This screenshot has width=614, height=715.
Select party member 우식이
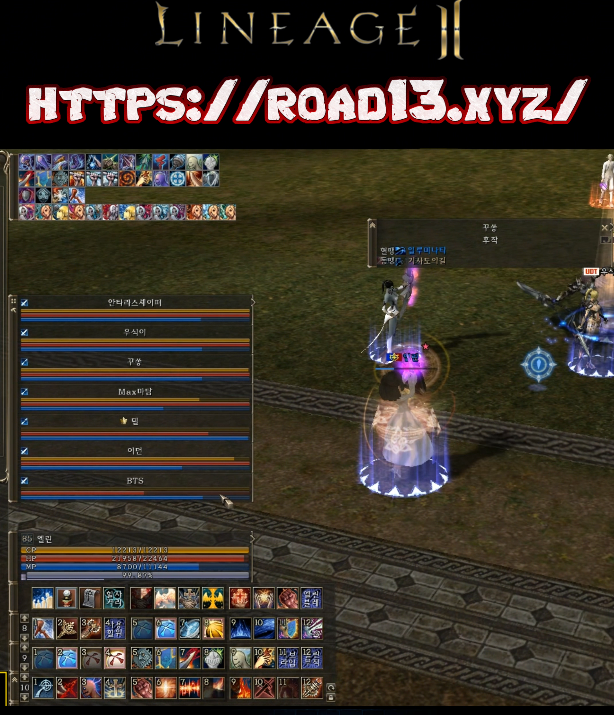[x=135, y=332]
